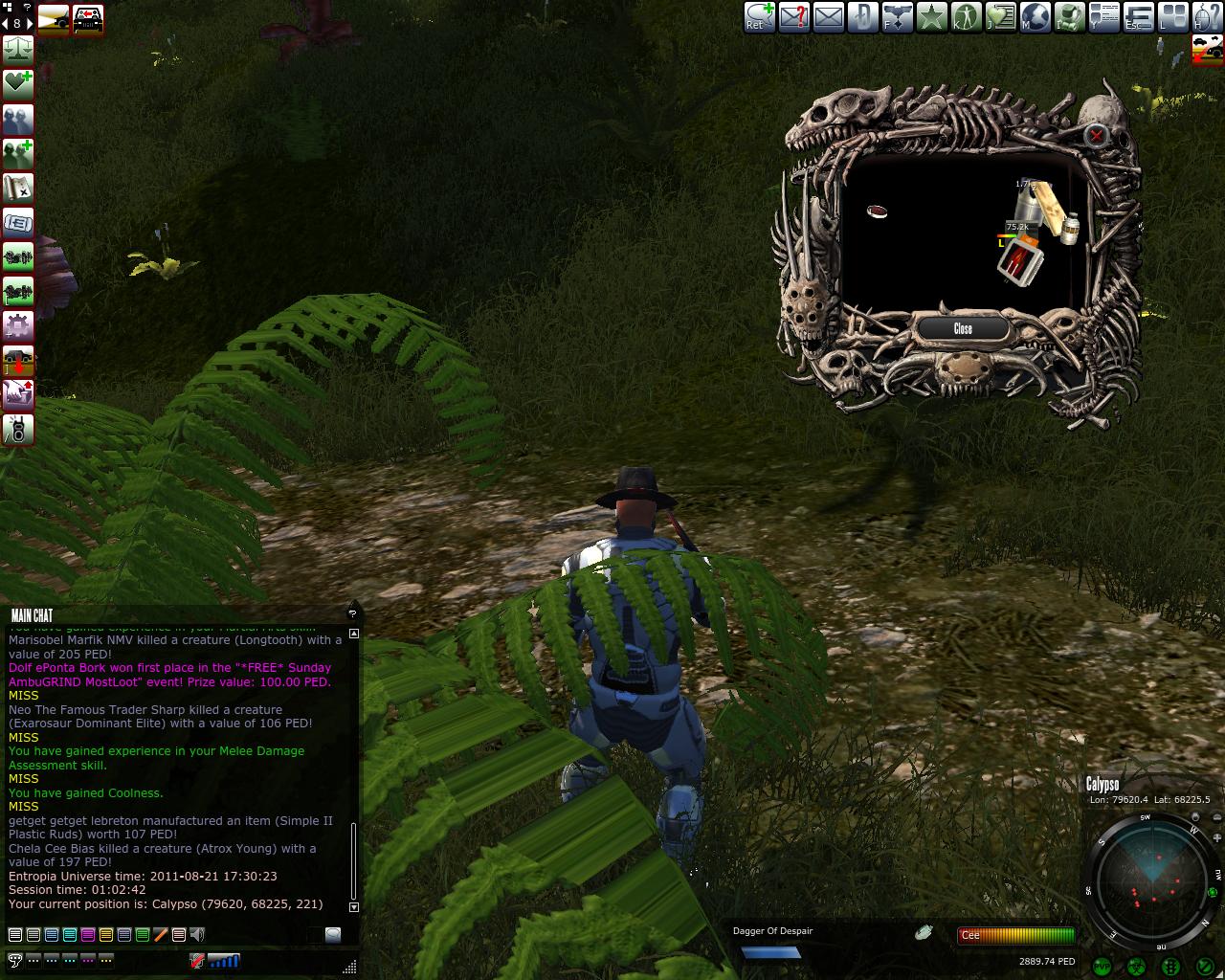
Task: Open the green star icon panel
Action: (932, 16)
